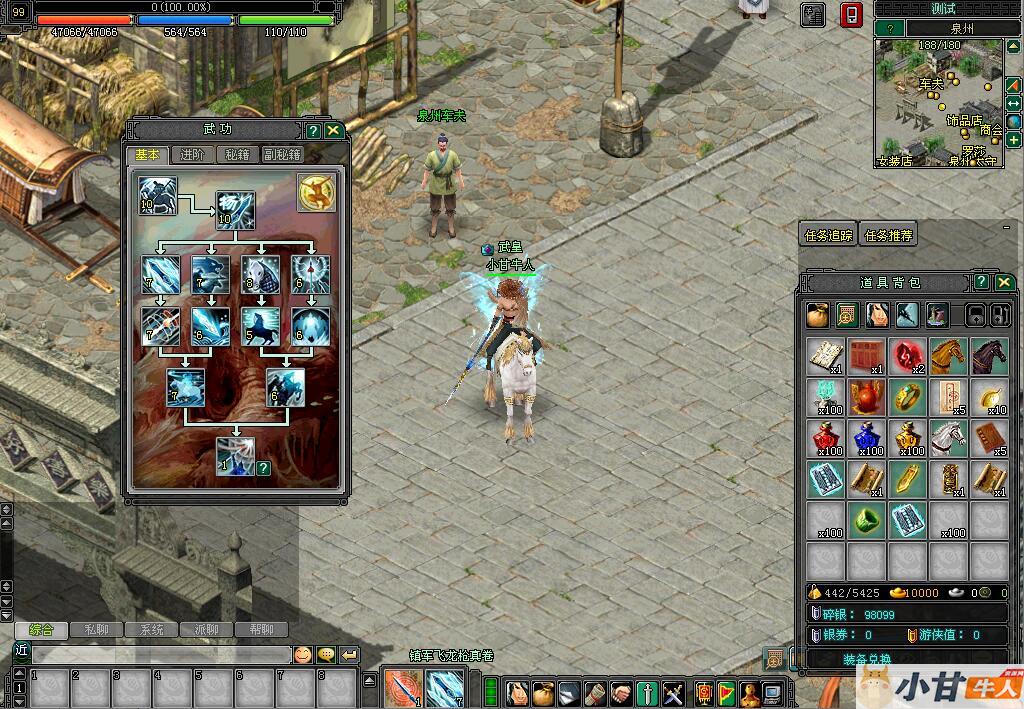Select the level 5 dark horse skill
This screenshot has height=709, width=1024.
point(260,326)
